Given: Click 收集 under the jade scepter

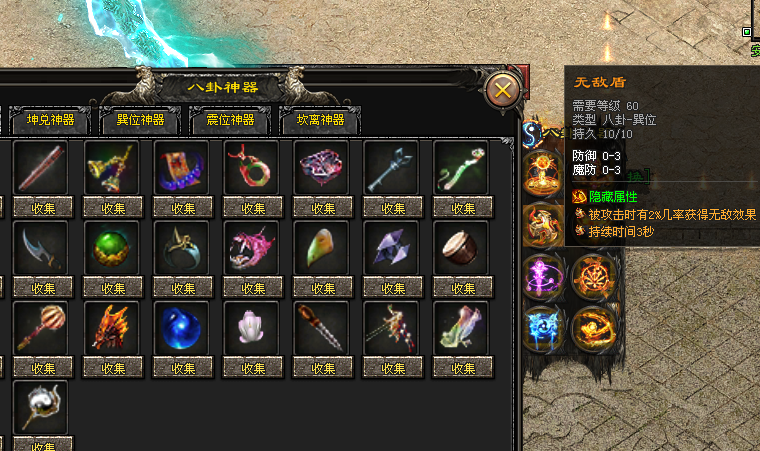Looking at the screenshot, I should (461, 208).
